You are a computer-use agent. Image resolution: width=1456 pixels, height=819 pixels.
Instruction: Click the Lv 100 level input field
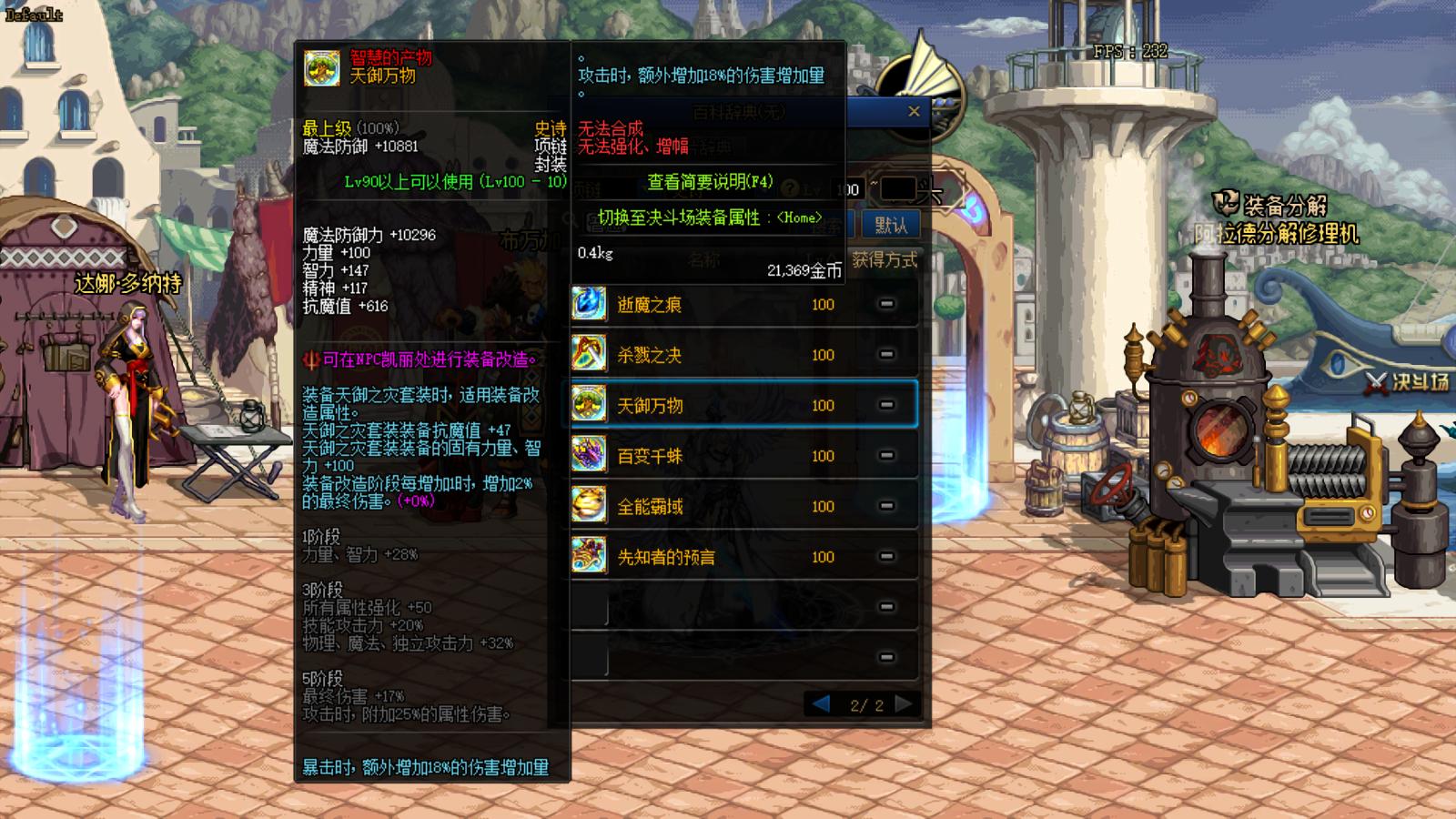tap(844, 188)
